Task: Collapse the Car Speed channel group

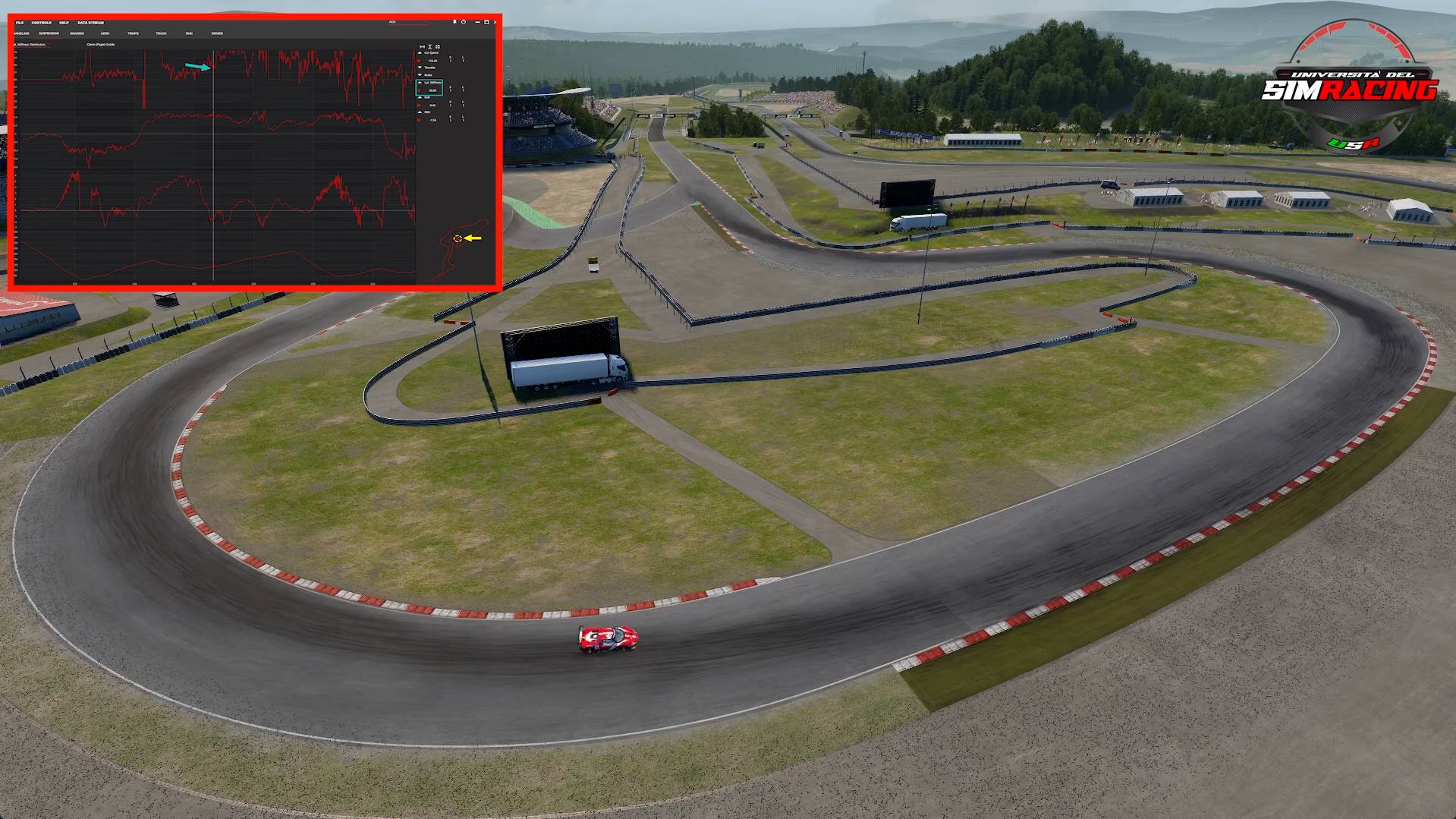Action: (420, 53)
